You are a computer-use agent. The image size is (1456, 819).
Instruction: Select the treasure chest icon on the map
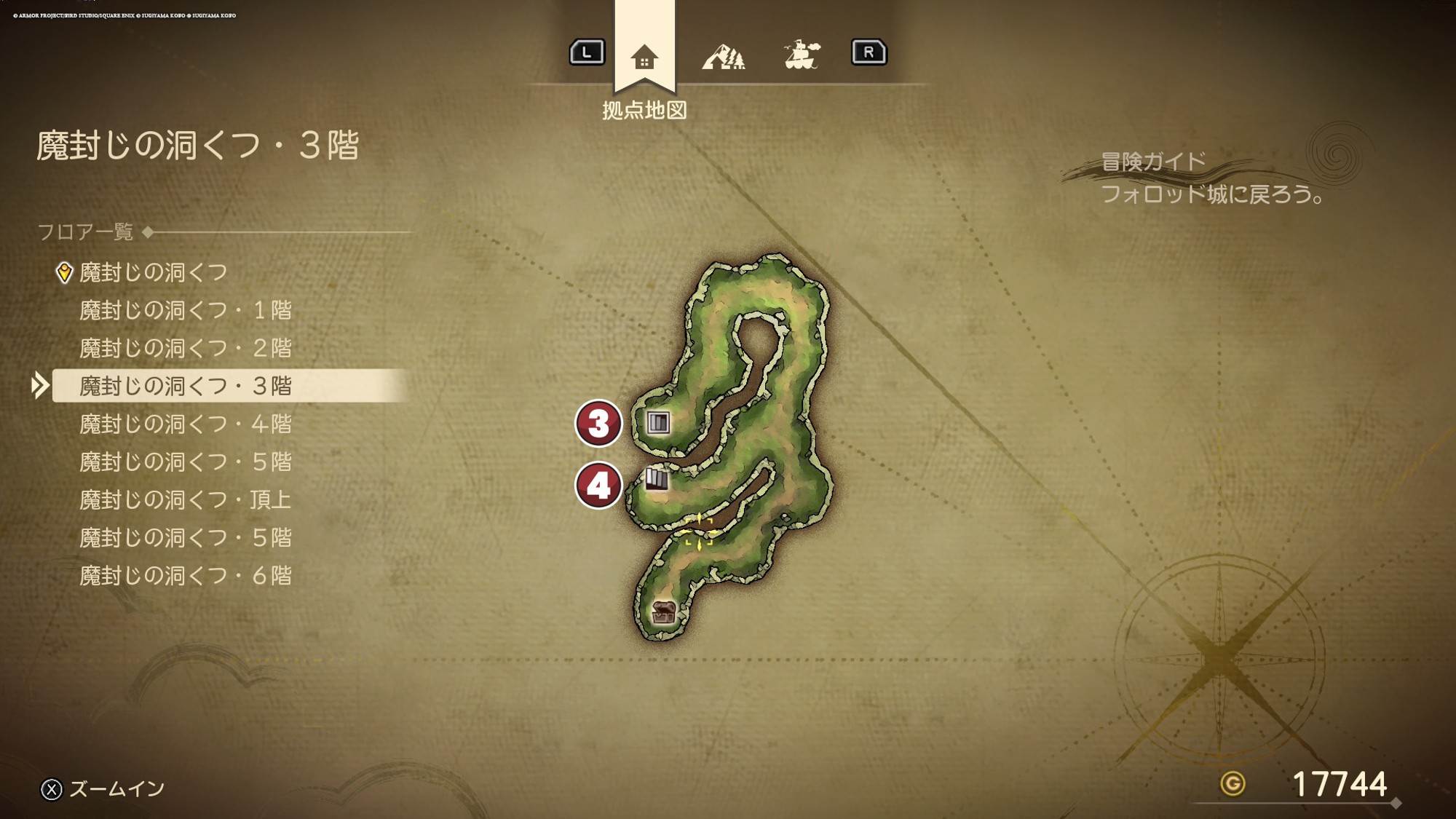click(663, 612)
